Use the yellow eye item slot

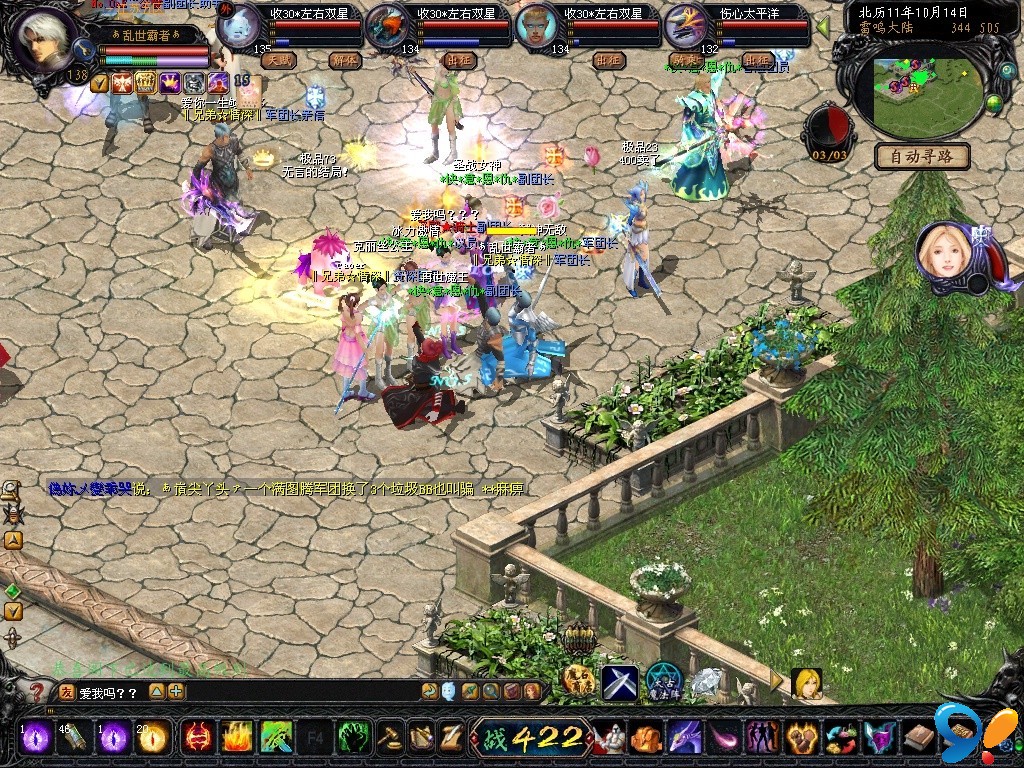[153, 738]
